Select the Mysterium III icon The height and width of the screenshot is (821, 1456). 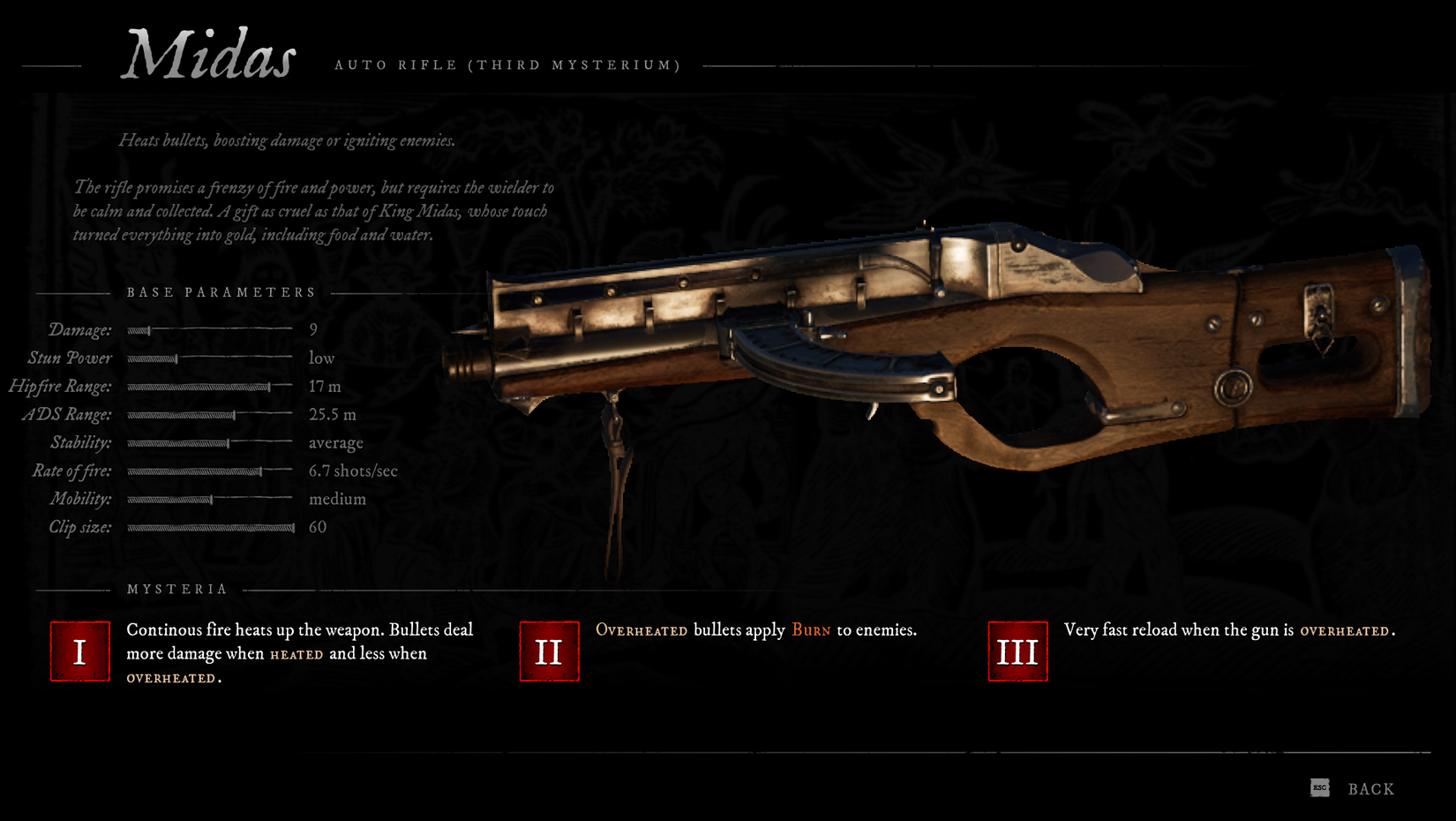[1017, 651]
